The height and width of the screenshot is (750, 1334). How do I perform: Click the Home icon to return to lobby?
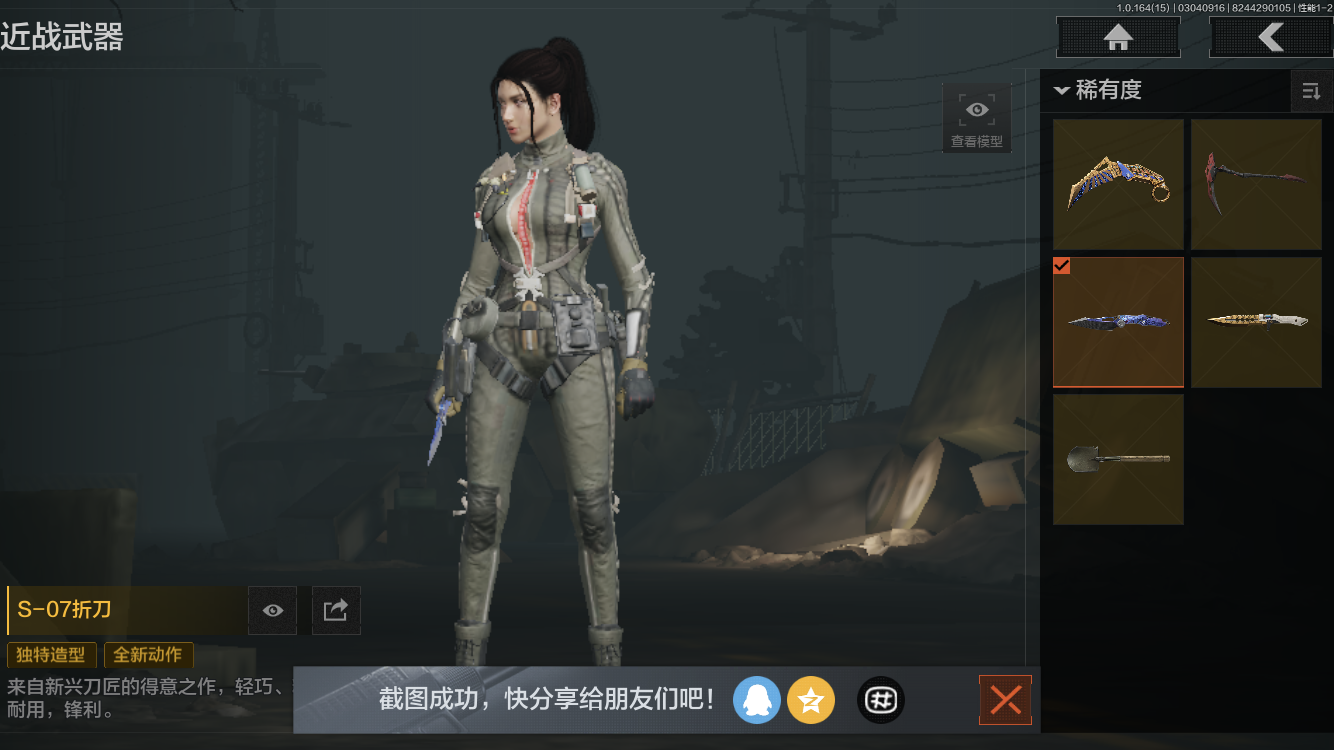pyautogui.click(x=1117, y=37)
